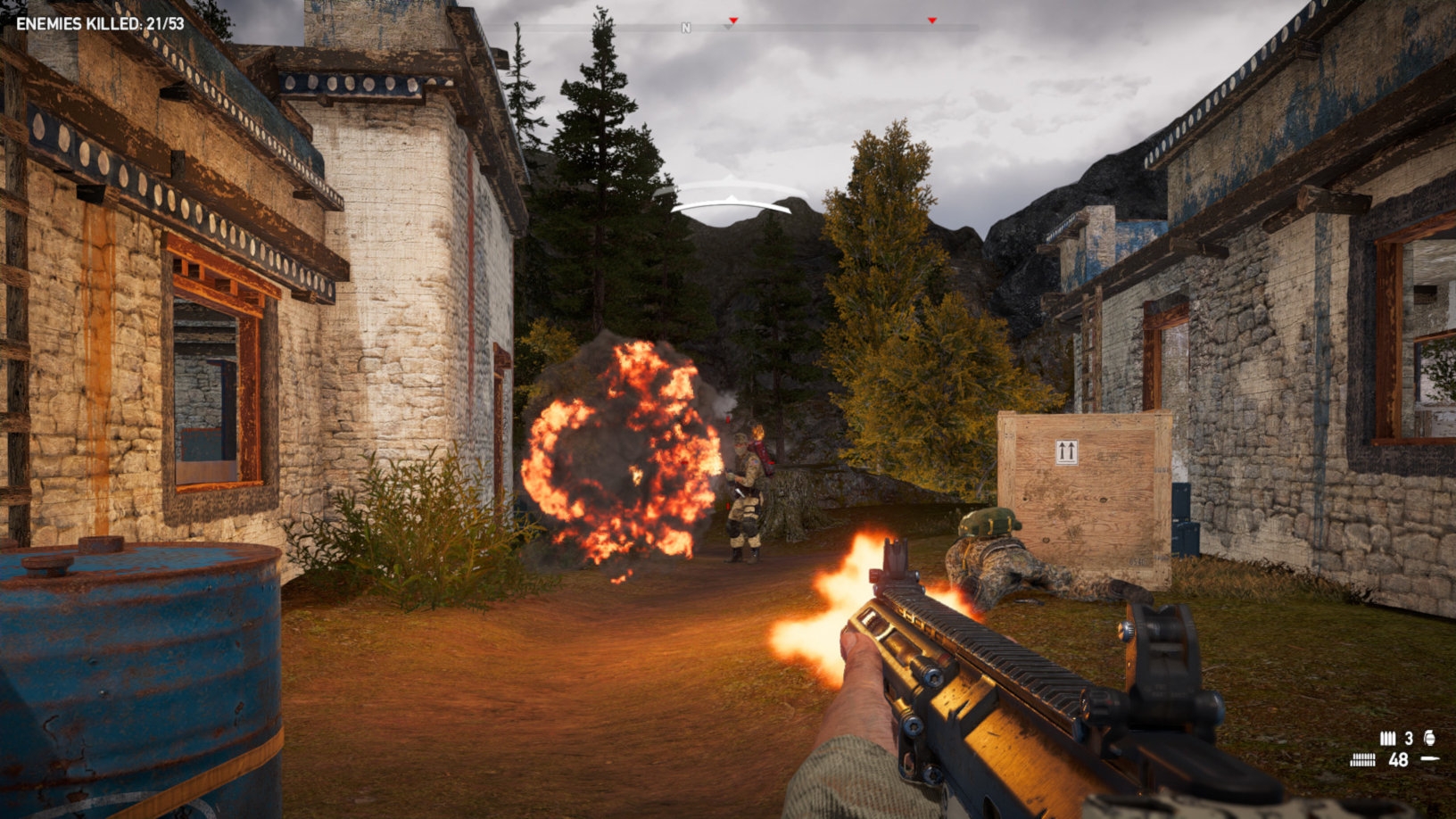Image resolution: width=1456 pixels, height=819 pixels.
Task: Click the North marker on the compass
Action: point(686,29)
